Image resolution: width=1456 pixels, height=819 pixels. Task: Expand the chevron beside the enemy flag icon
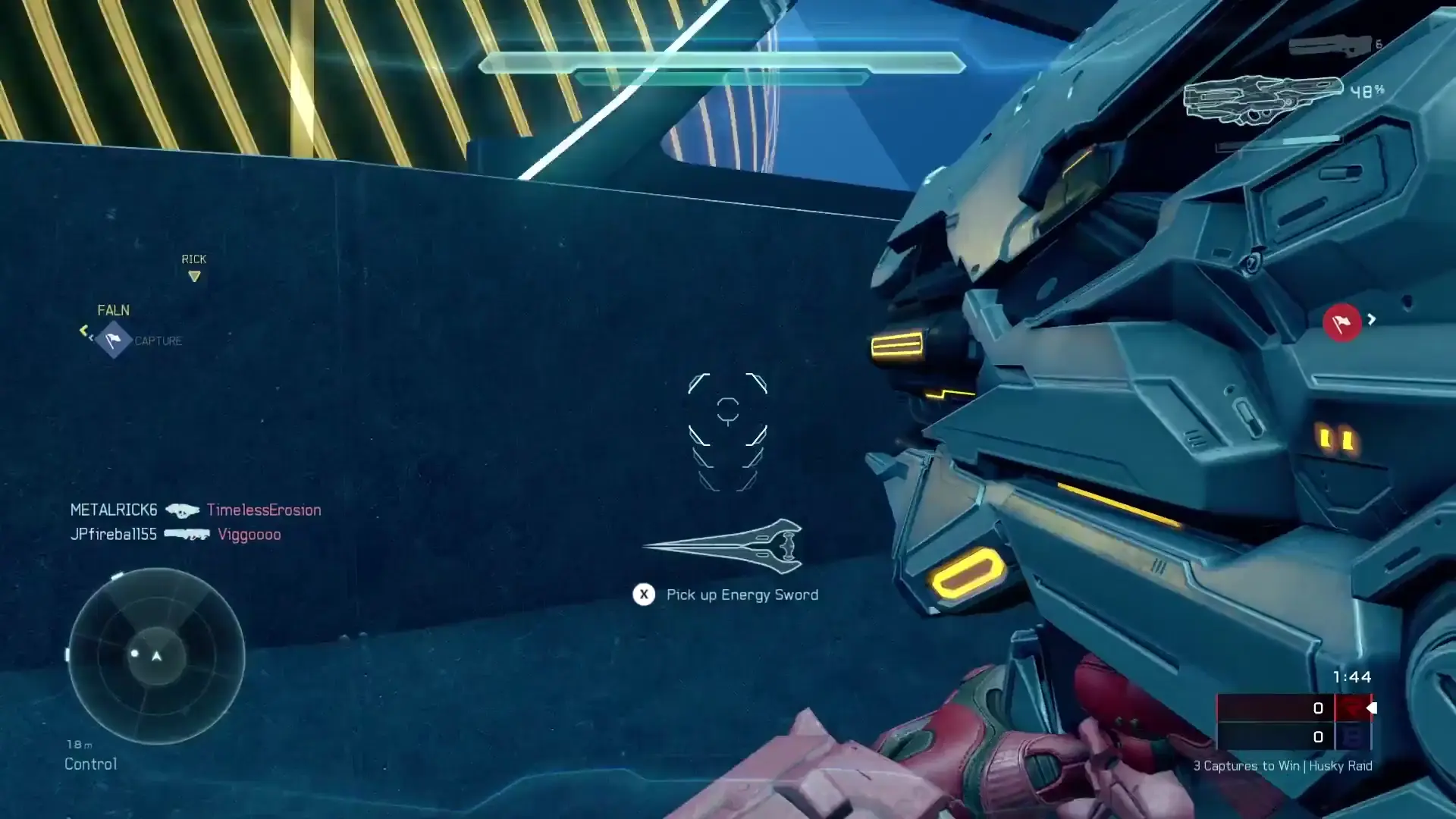coord(1373,320)
